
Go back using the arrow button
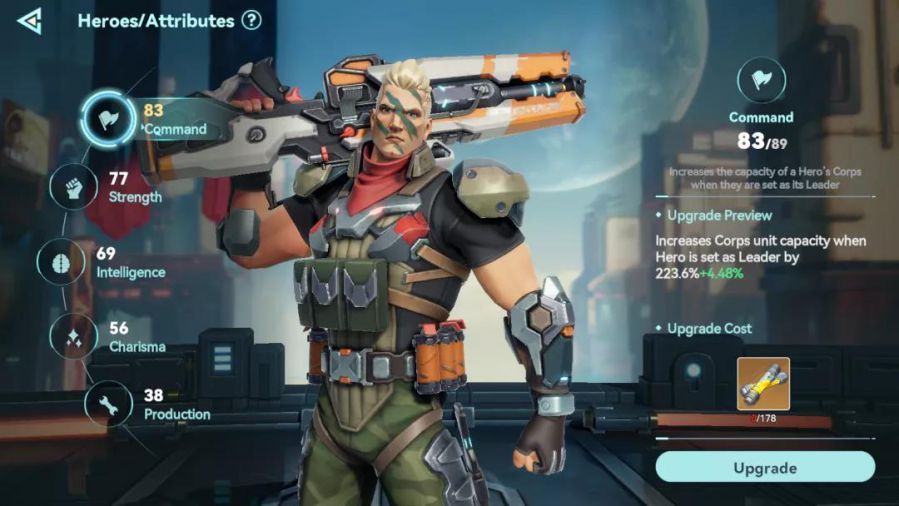click(x=30, y=20)
